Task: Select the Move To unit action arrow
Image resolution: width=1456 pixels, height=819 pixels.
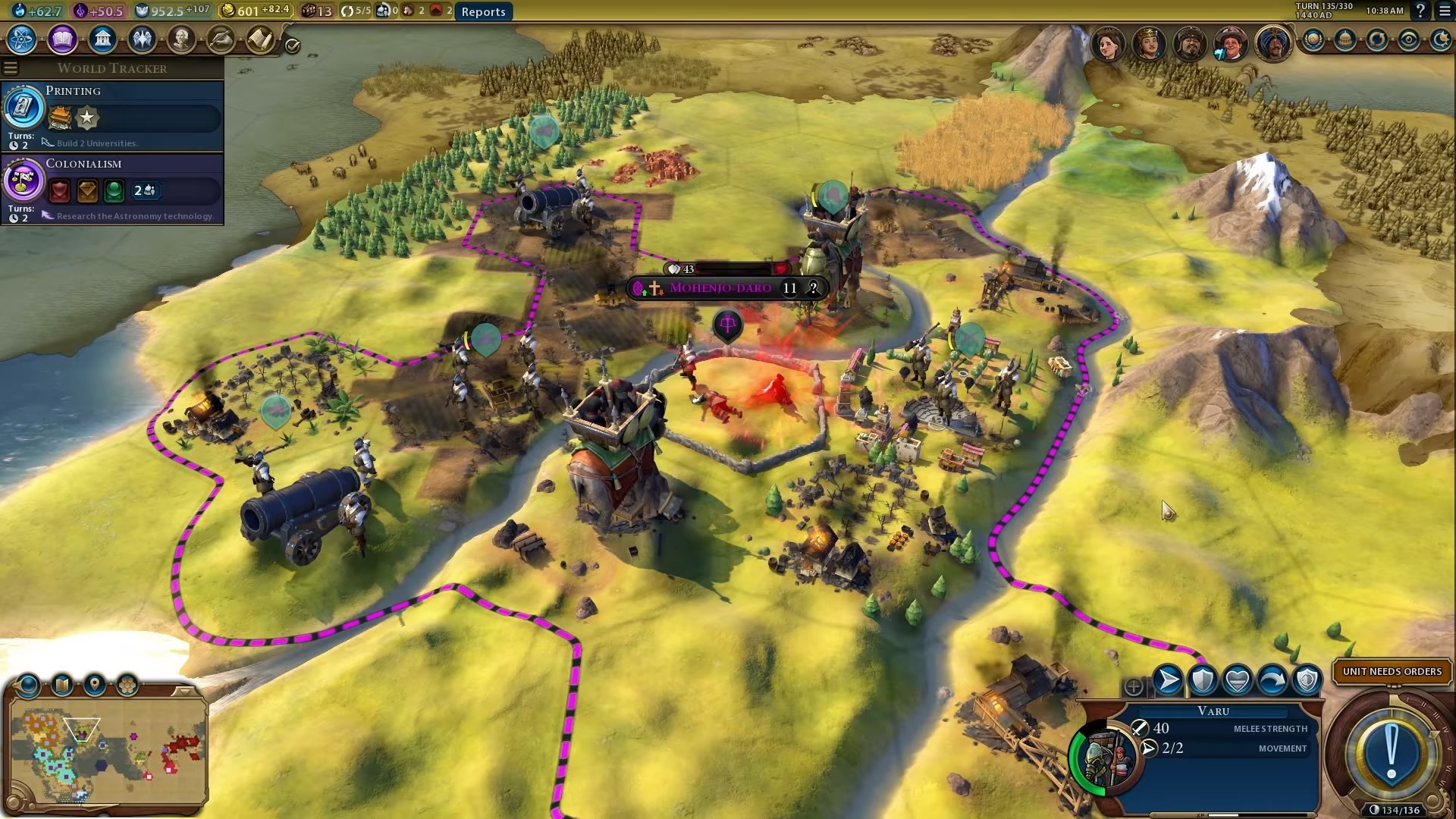Action: [x=1168, y=680]
